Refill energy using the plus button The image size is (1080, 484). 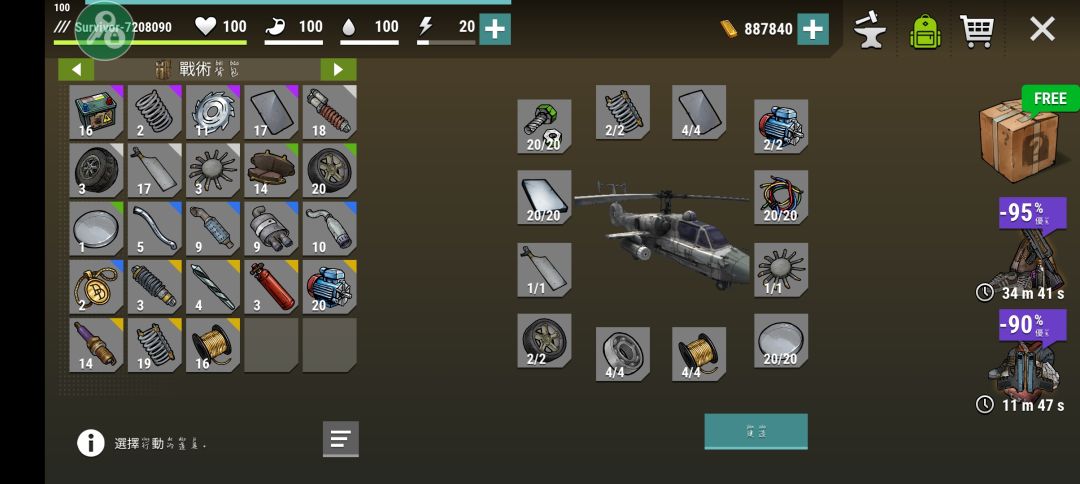495,29
